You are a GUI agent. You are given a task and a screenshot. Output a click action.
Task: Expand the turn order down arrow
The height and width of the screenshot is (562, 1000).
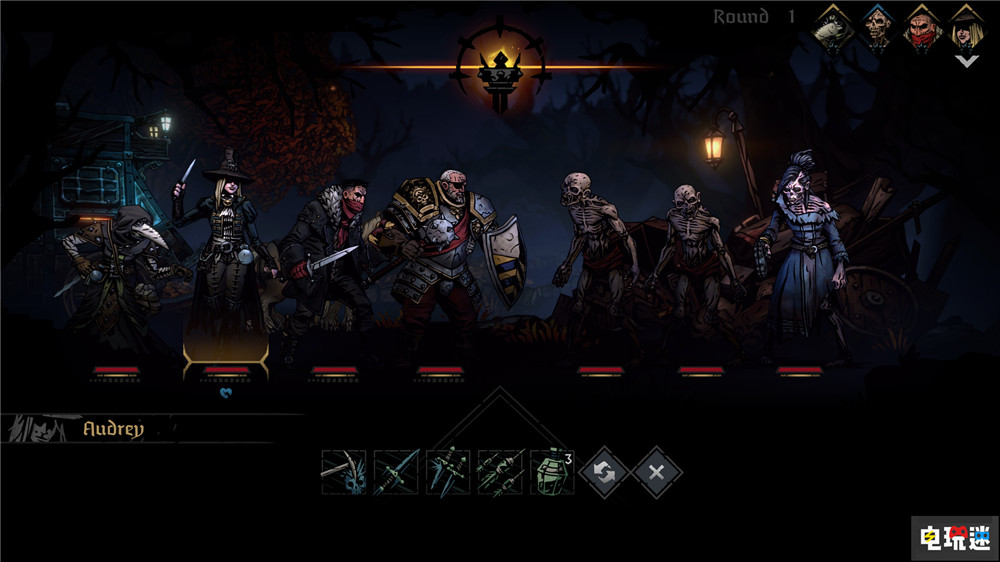[x=966, y=61]
